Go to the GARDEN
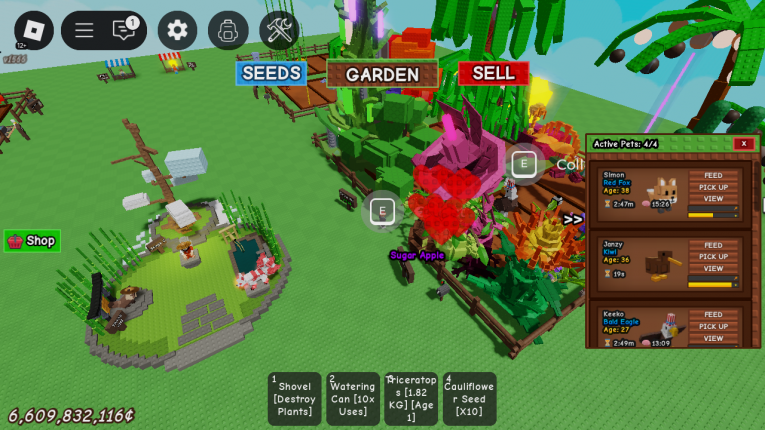This screenshot has height=430, width=765. (x=382, y=74)
